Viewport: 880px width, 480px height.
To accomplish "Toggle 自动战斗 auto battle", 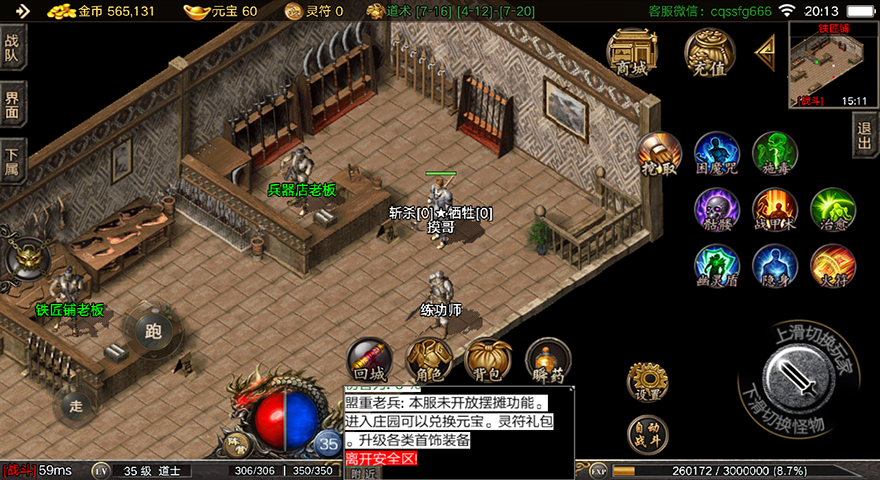I will coord(647,434).
